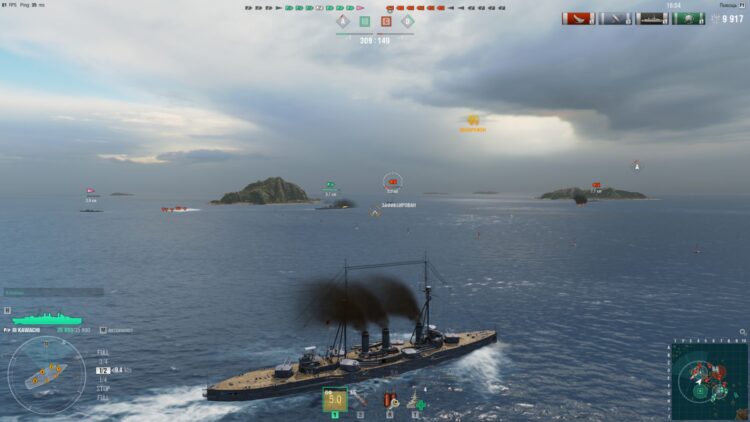Image resolution: width=750 pixels, height=422 pixels.
Task: Open the chat message box
Action: click(53, 292)
